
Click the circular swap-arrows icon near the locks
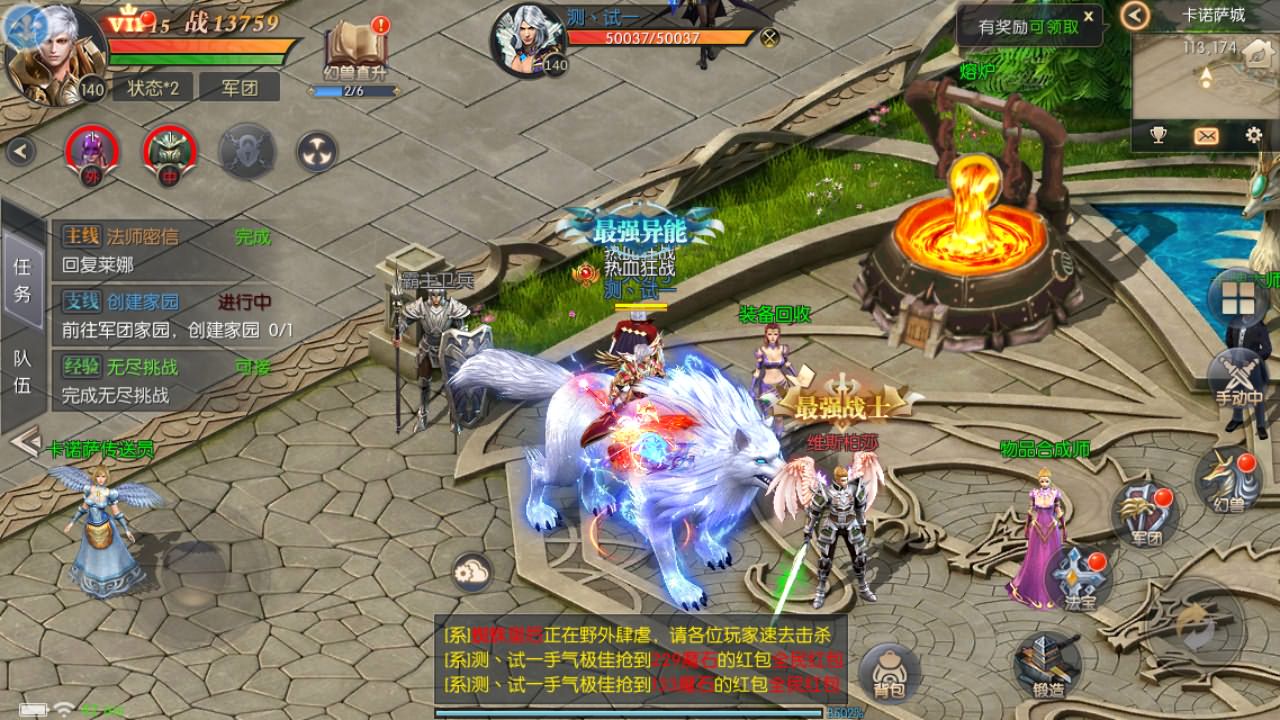point(318,150)
